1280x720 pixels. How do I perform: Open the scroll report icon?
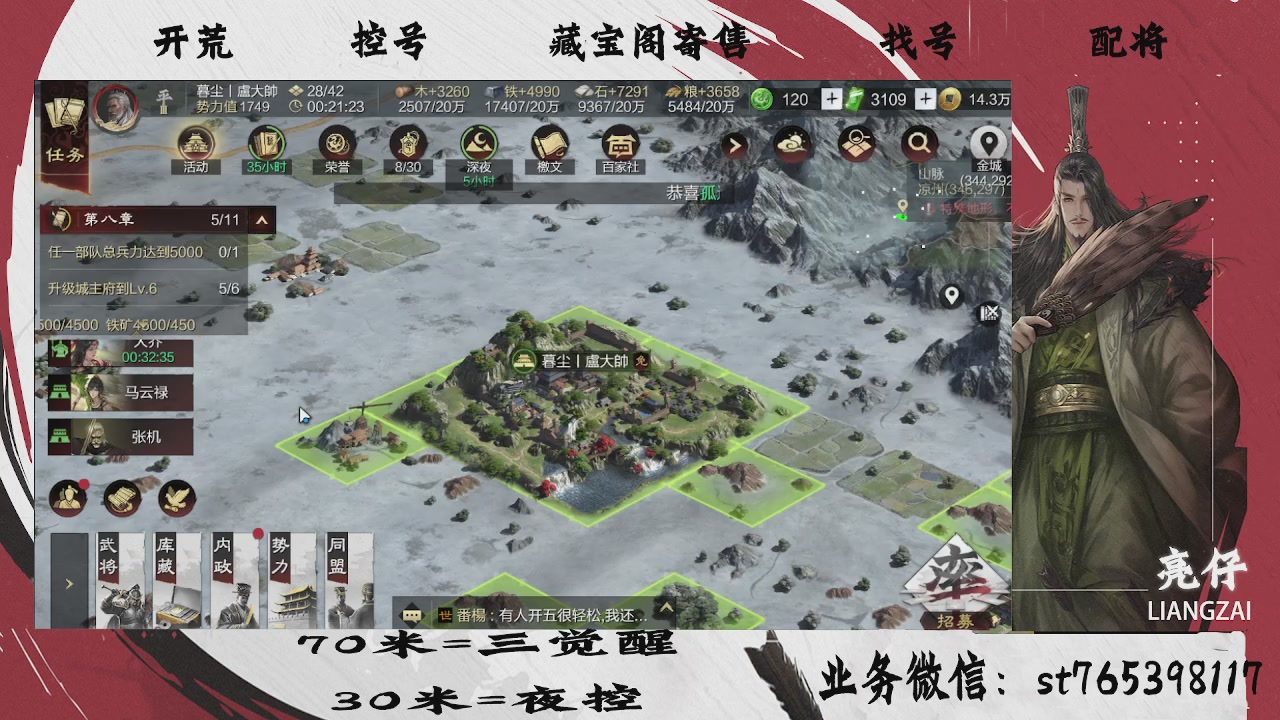pos(120,498)
